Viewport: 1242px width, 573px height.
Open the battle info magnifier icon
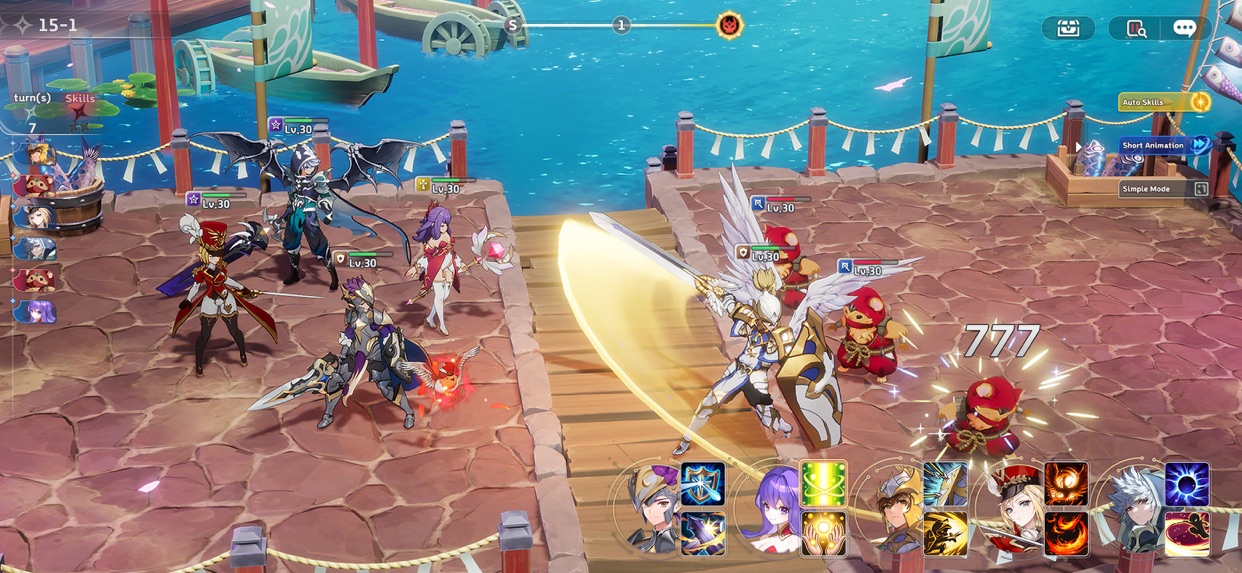[x=1137, y=28]
